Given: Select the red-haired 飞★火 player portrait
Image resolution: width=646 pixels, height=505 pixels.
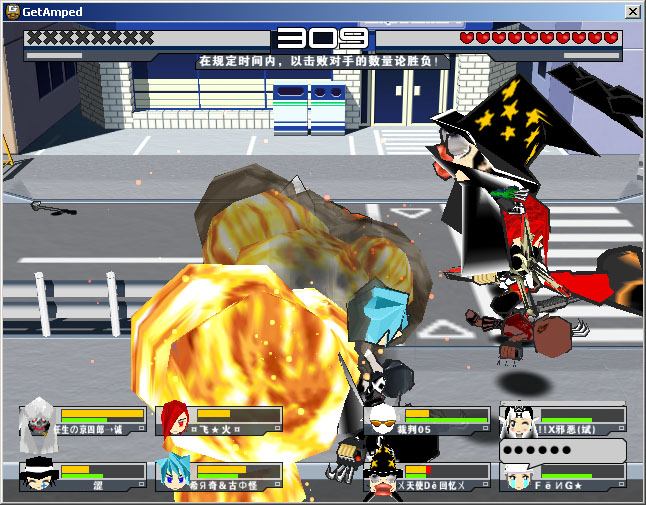Looking at the screenshot, I should point(175,418).
